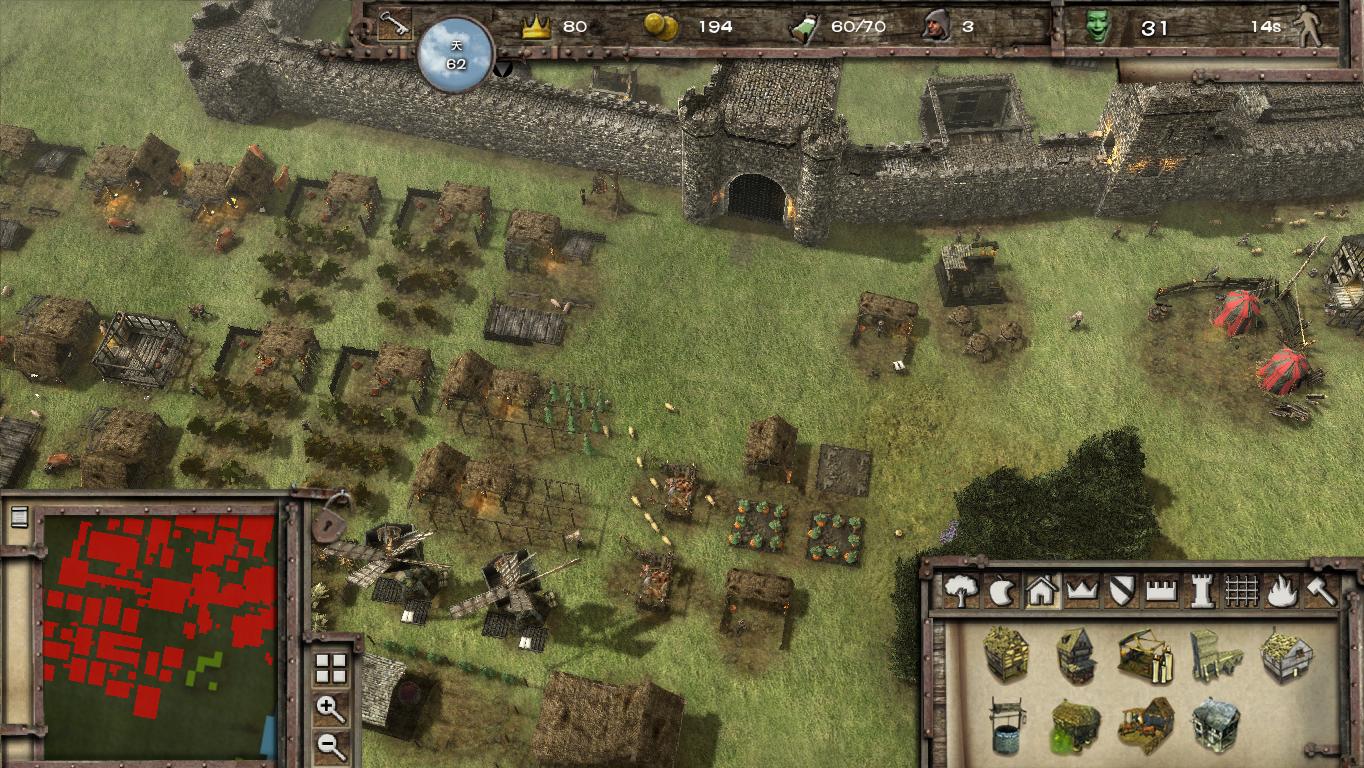Zoom out with the minus magnifier
Image resolution: width=1364 pixels, height=768 pixels.
[x=330, y=744]
